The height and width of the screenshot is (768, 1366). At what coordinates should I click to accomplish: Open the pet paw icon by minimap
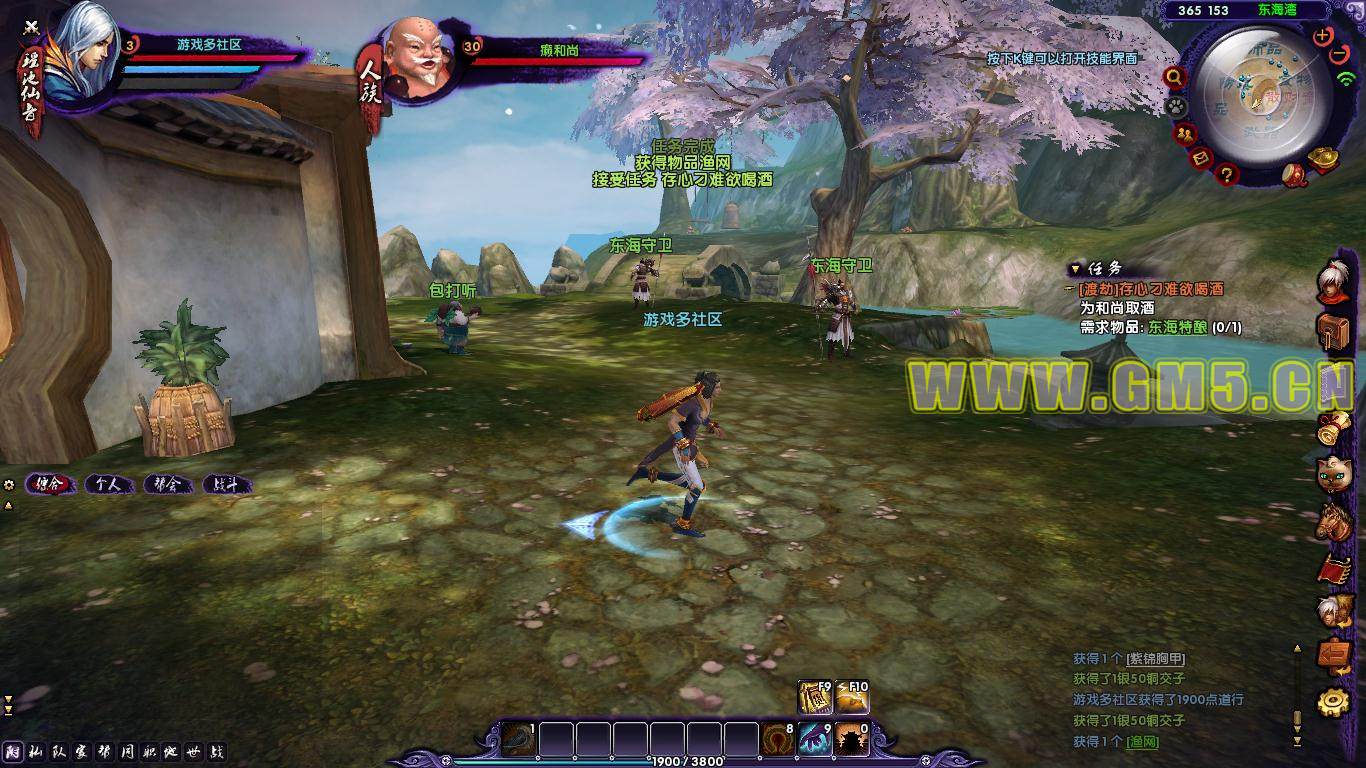click(x=1176, y=105)
